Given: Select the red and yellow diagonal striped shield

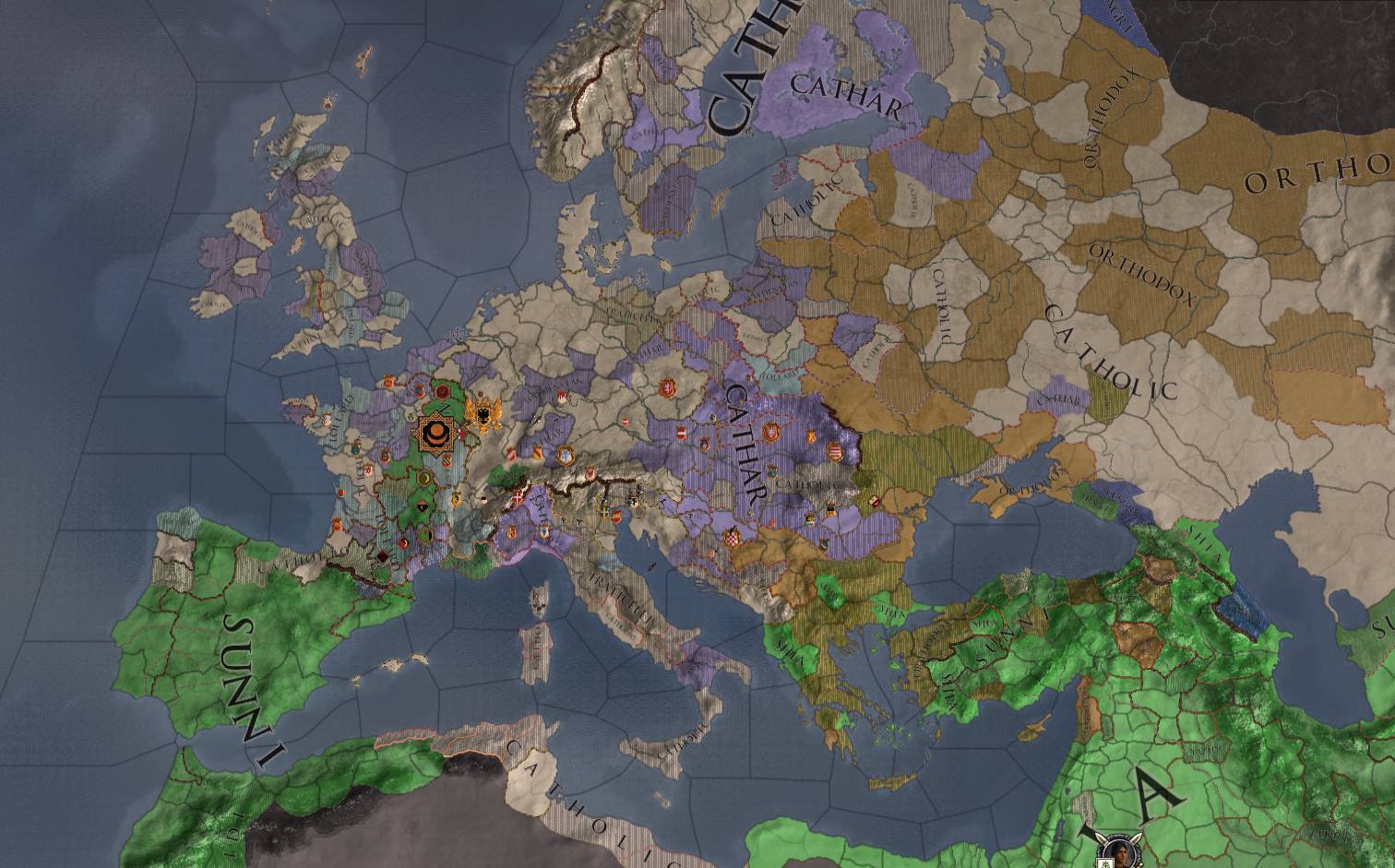Looking at the screenshot, I should [538, 453].
